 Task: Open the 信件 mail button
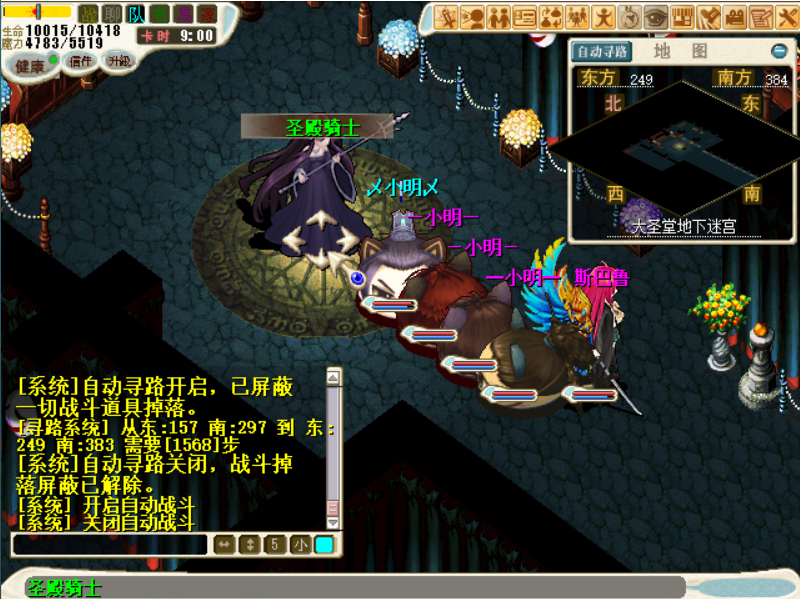click(80, 61)
